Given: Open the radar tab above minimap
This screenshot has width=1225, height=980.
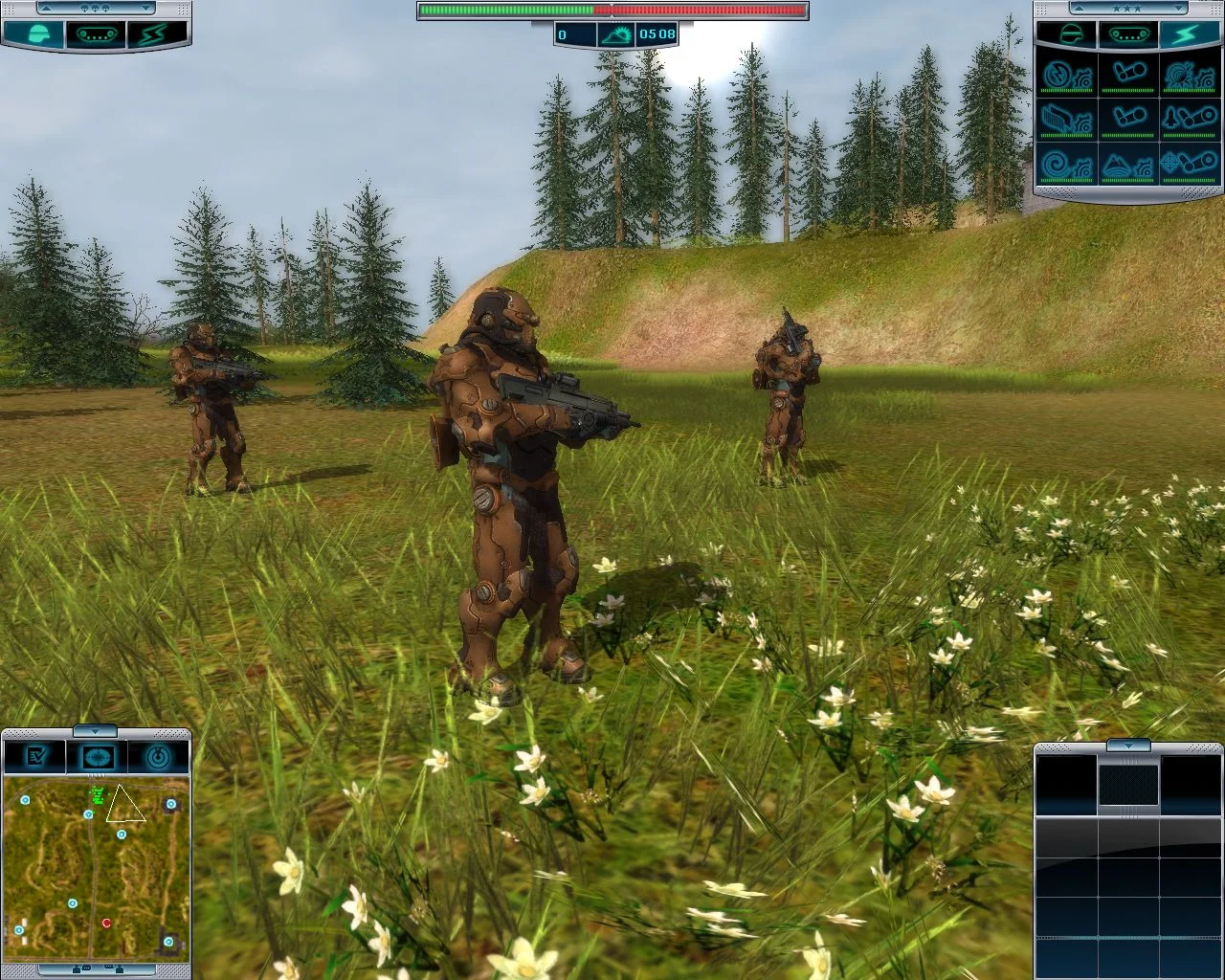Looking at the screenshot, I should 156,758.
